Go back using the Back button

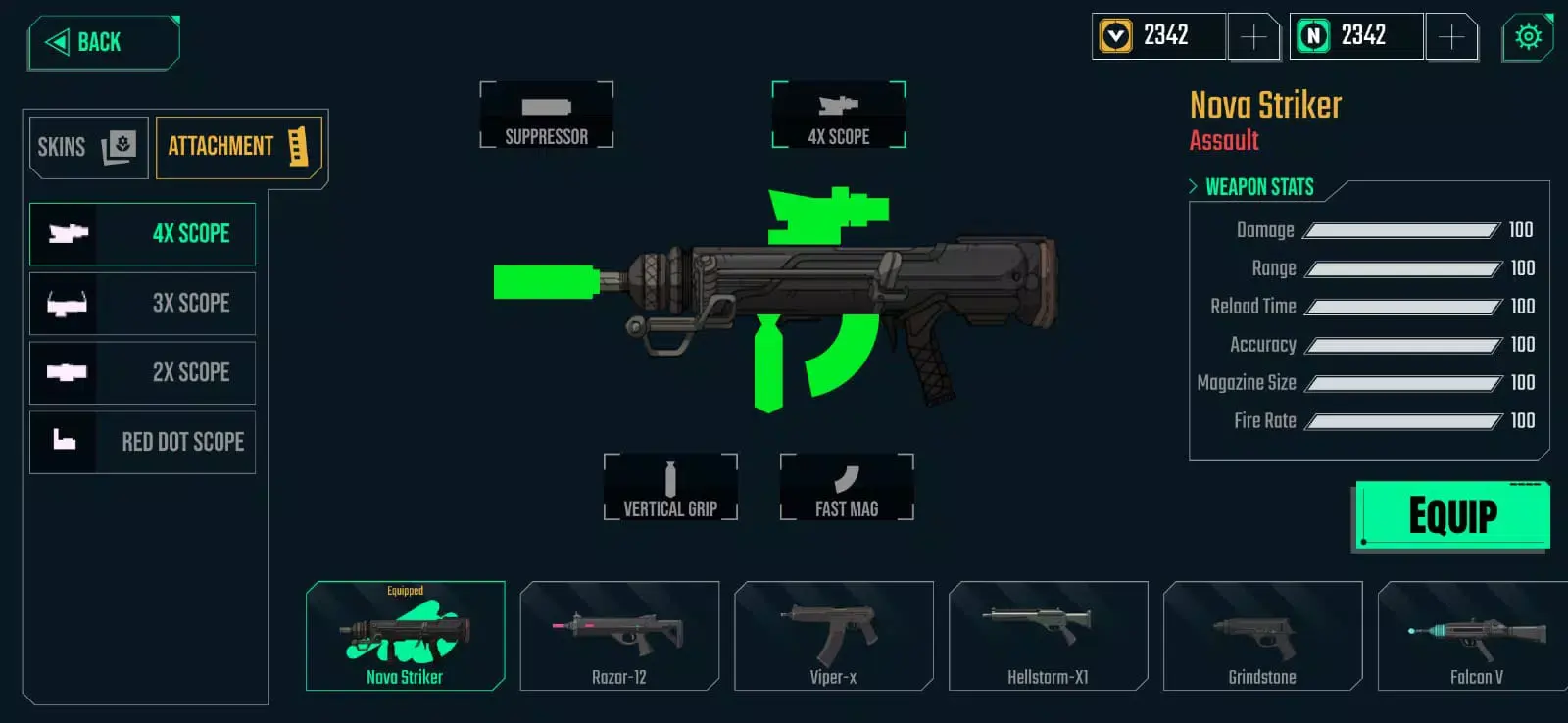click(103, 42)
